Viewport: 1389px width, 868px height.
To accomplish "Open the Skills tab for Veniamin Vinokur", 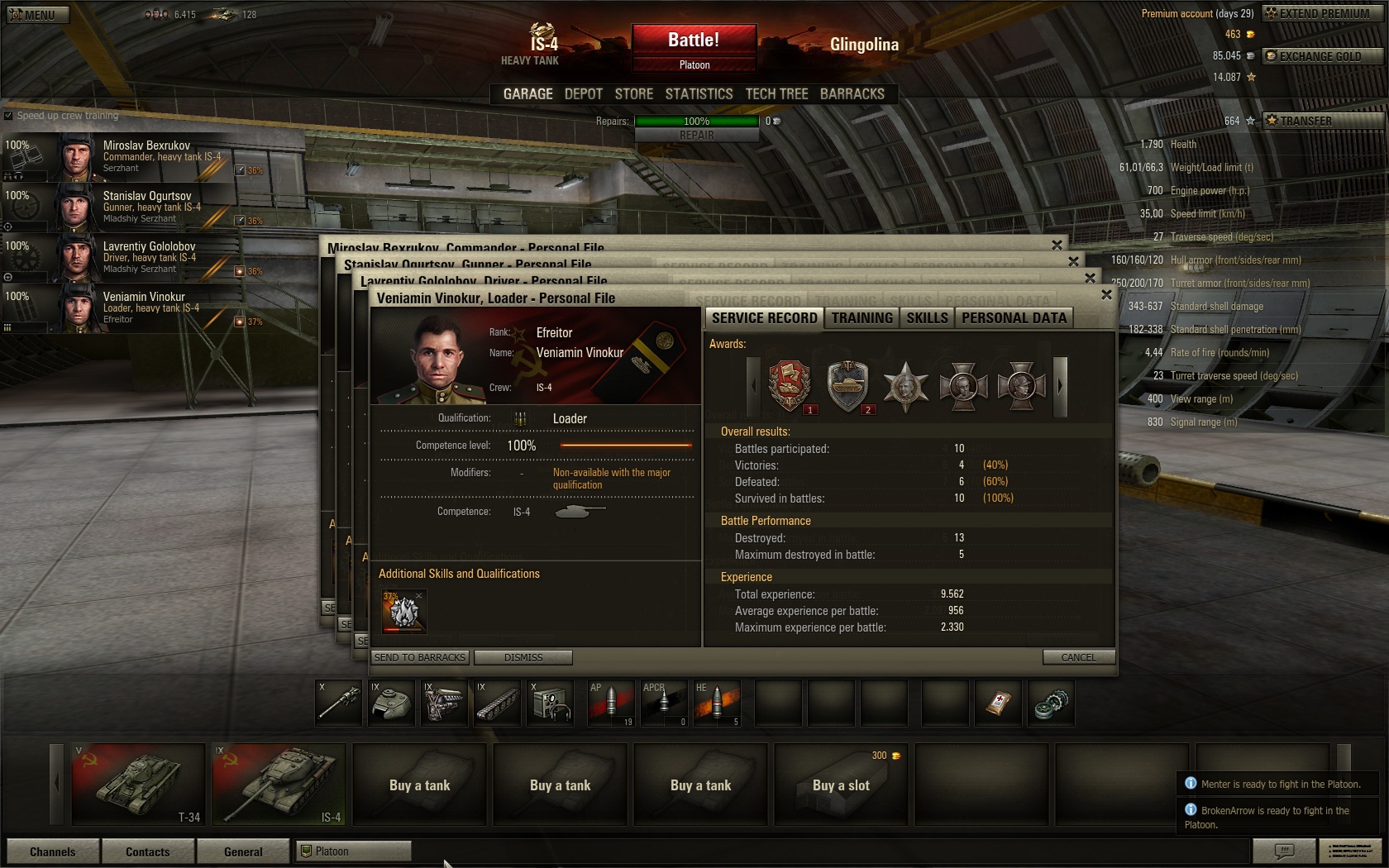I will (x=927, y=318).
